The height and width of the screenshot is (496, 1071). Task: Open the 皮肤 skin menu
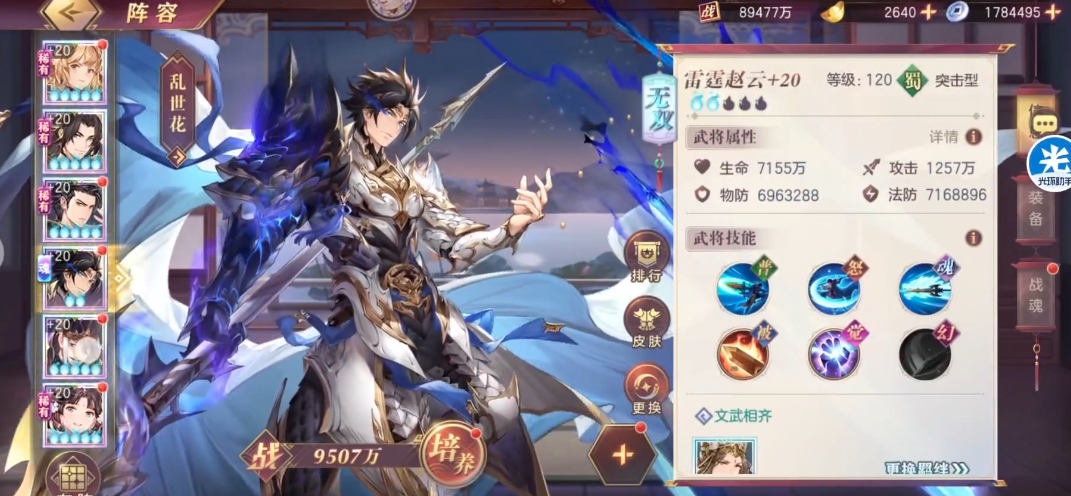click(647, 322)
